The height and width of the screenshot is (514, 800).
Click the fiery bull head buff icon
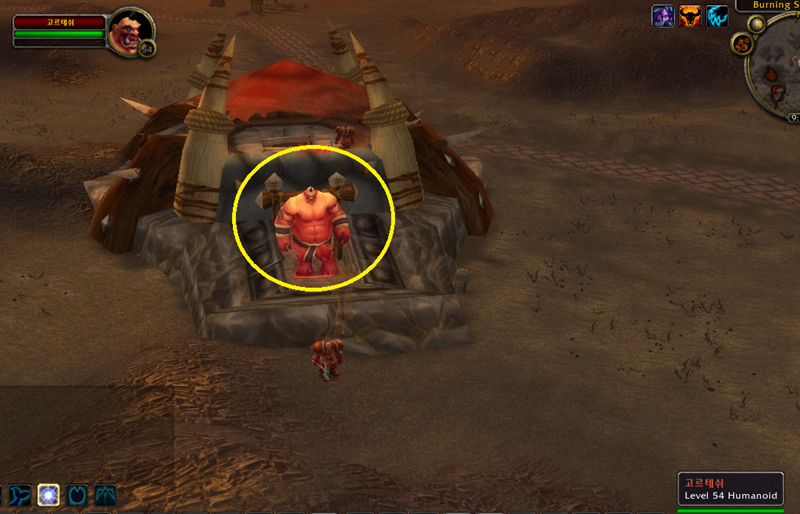[x=690, y=16]
